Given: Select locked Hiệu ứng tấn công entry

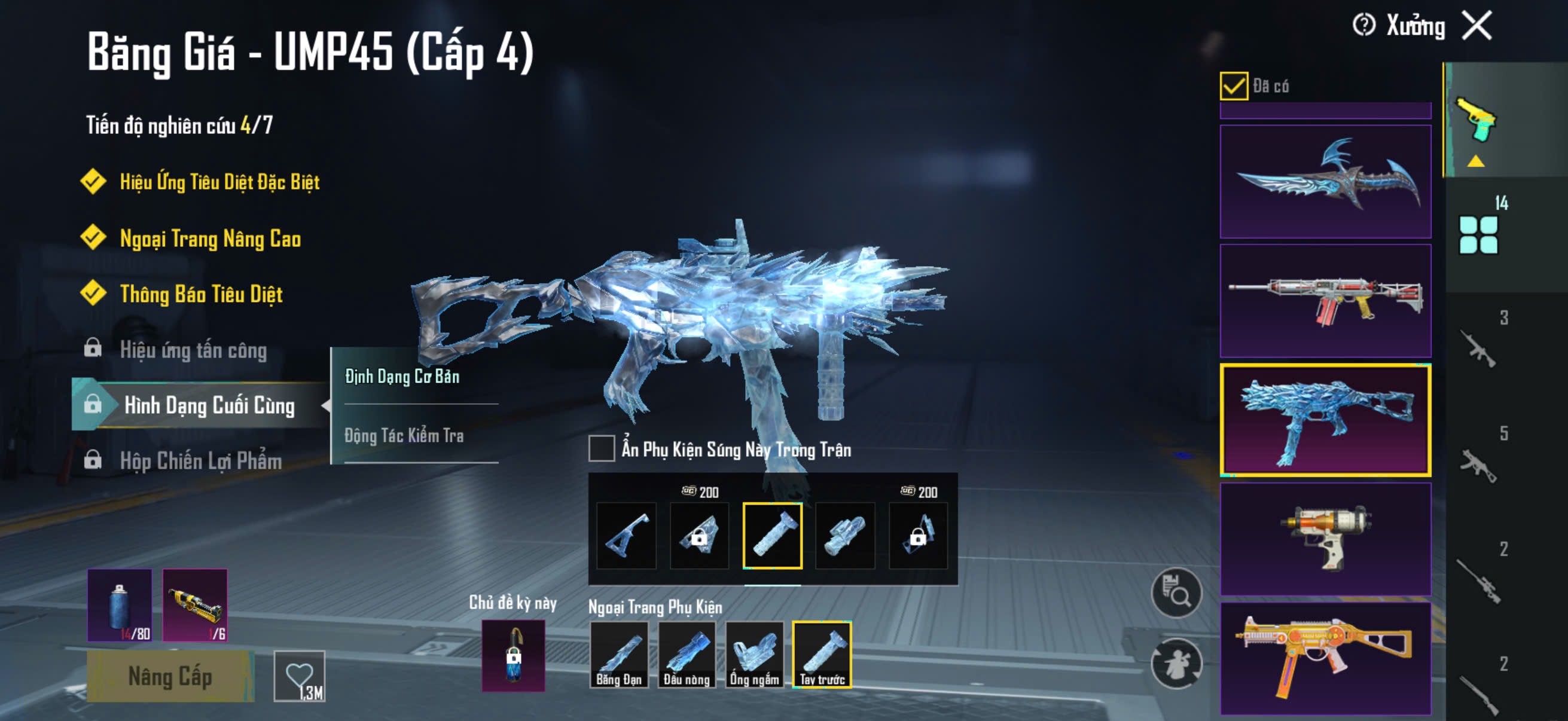Looking at the screenshot, I should click(x=193, y=350).
